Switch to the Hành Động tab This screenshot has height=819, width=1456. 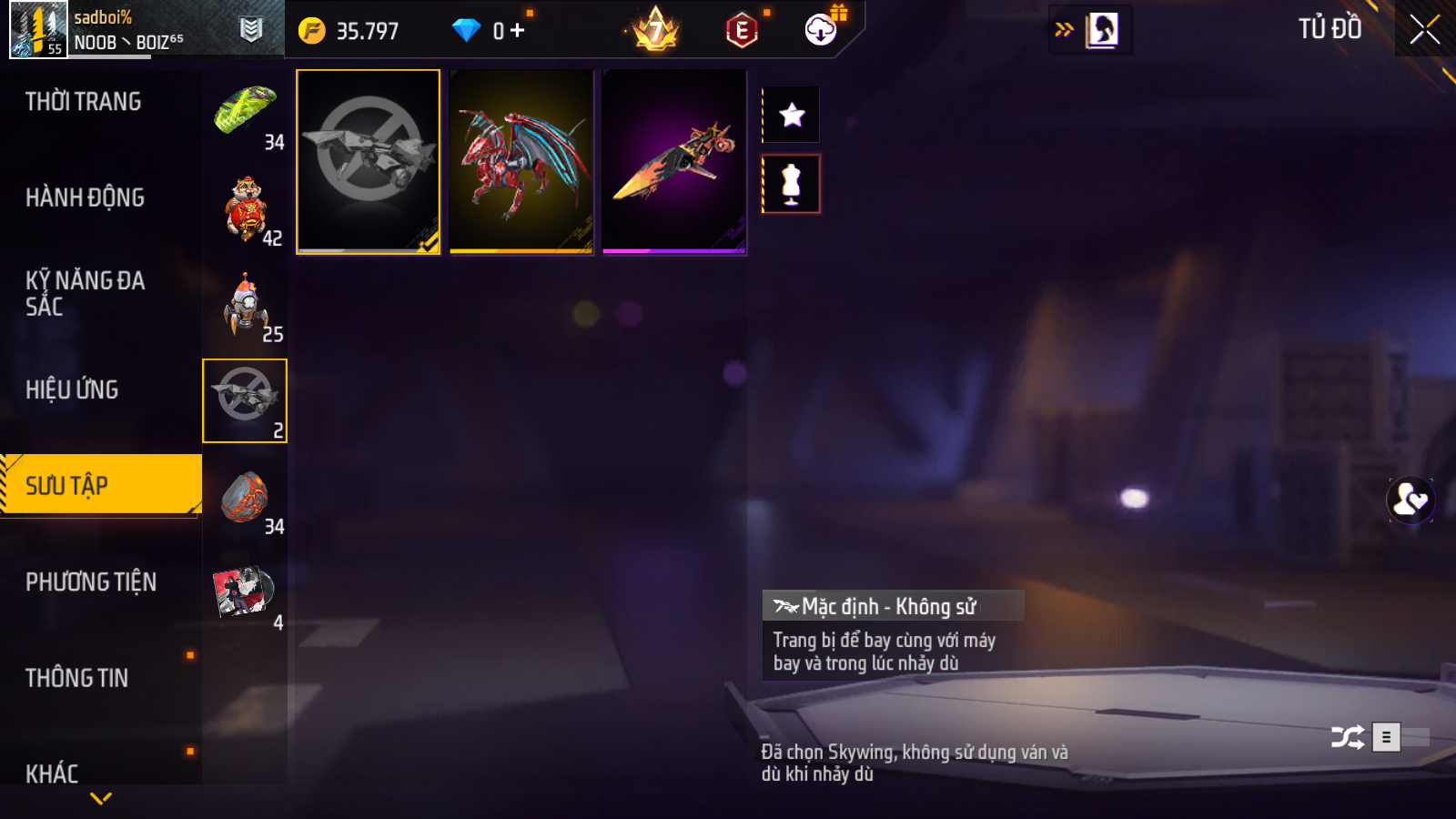(x=86, y=197)
